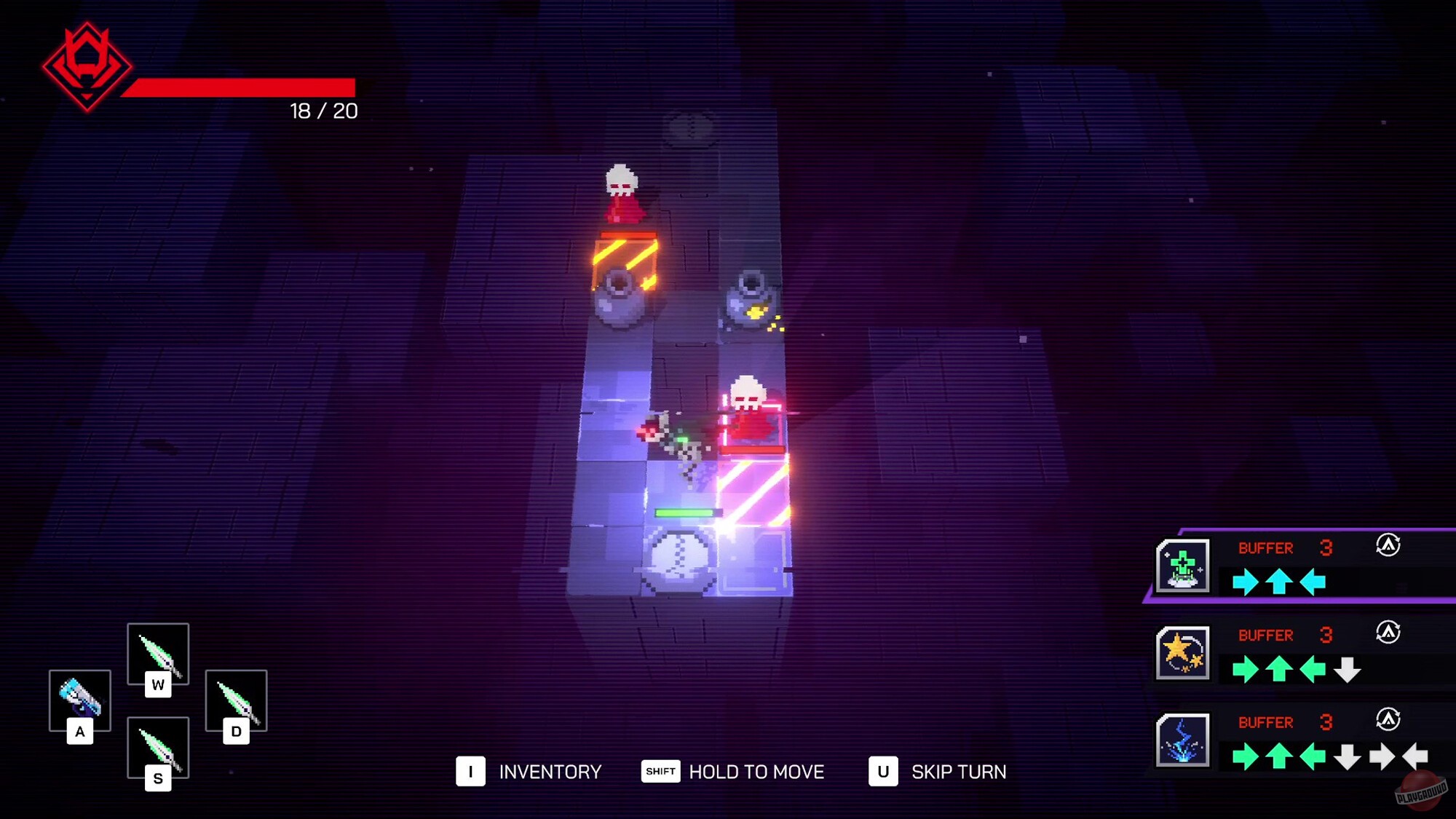Select the blue gun item bound to A
1456x819 pixels.
pos(80,700)
